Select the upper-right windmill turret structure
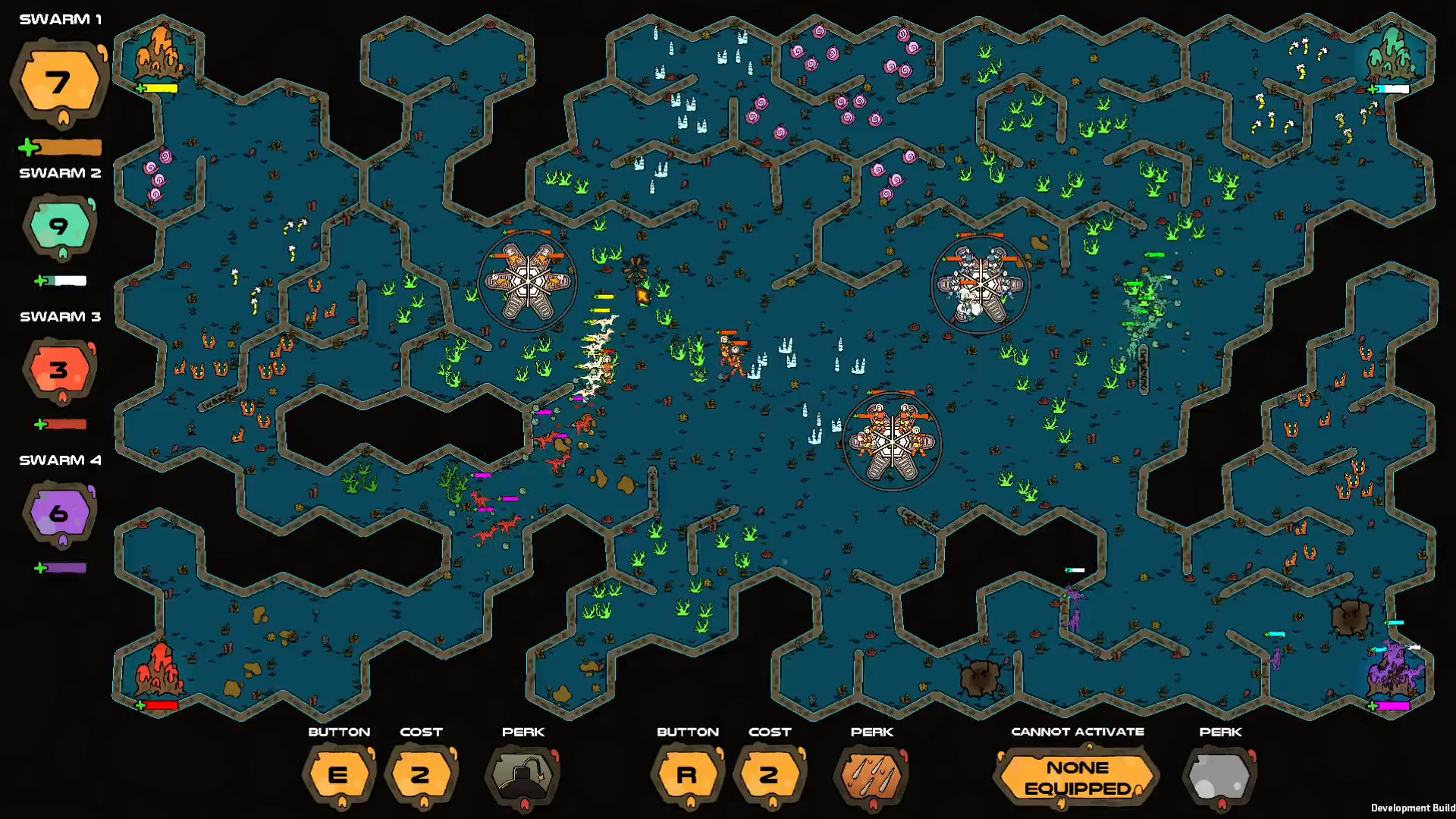 [x=981, y=283]
